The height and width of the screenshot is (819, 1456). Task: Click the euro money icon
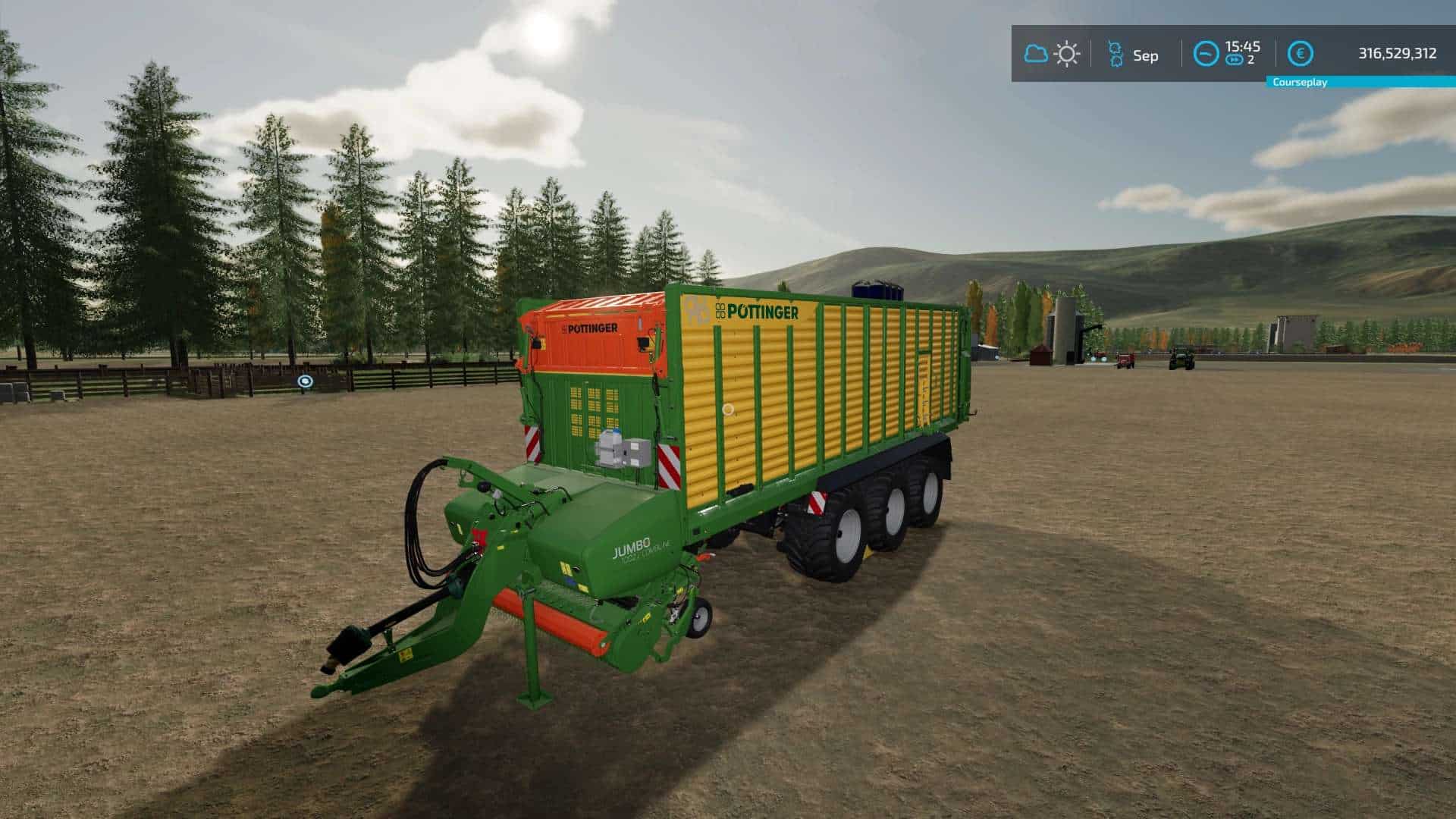click(x=1301, y=54)
